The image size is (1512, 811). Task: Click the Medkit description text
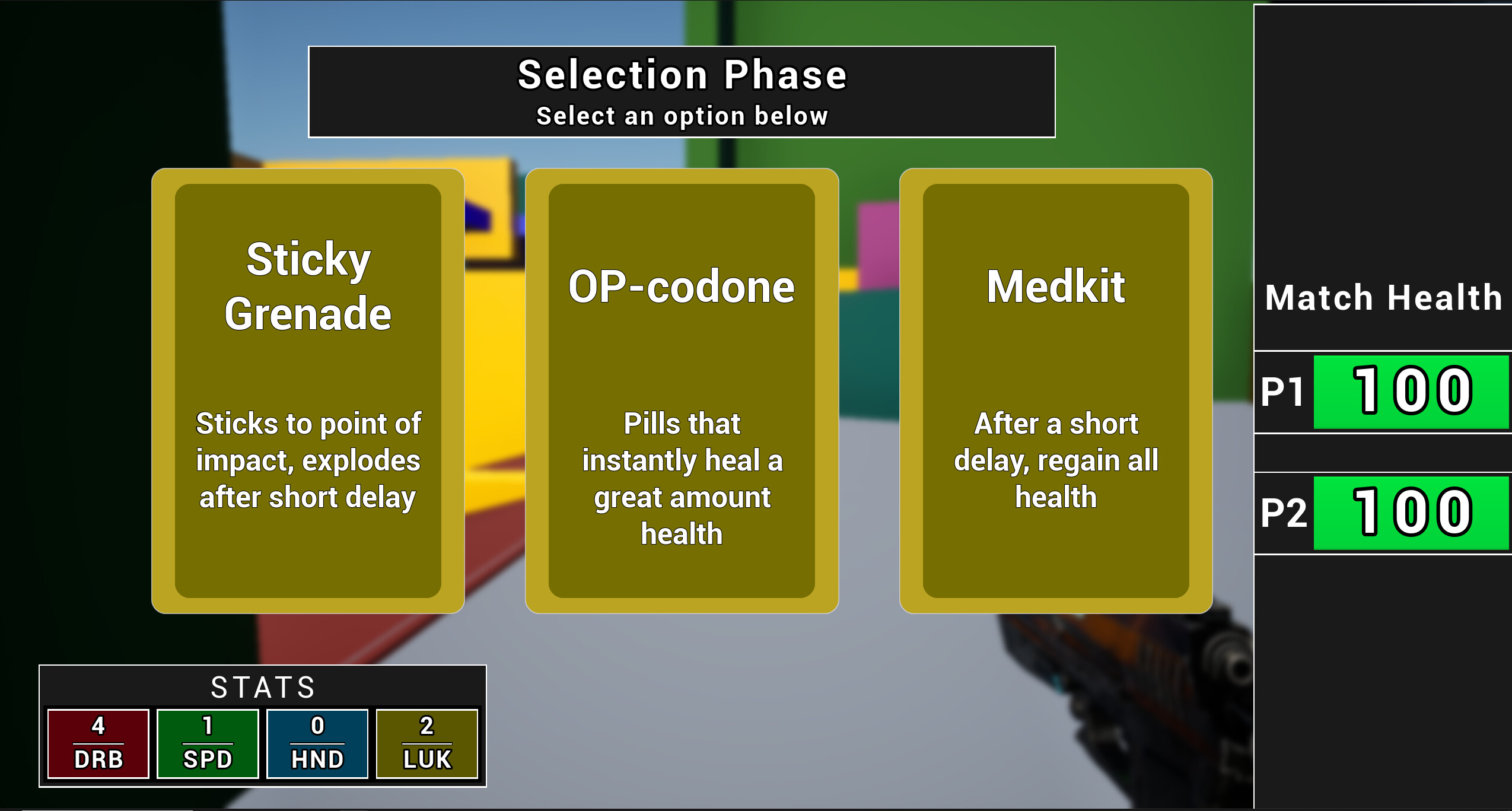[1055, 460]
